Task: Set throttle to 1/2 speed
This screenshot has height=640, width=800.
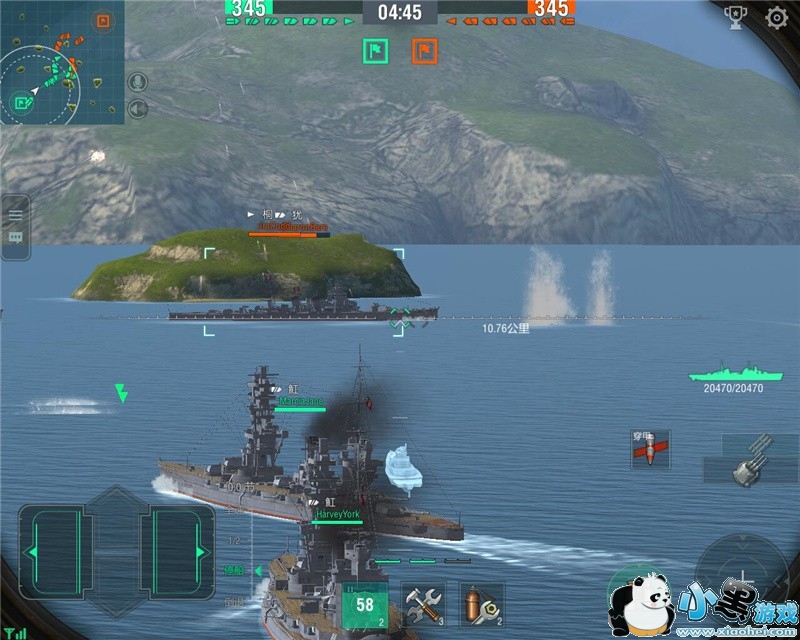Action: point(236,540)
